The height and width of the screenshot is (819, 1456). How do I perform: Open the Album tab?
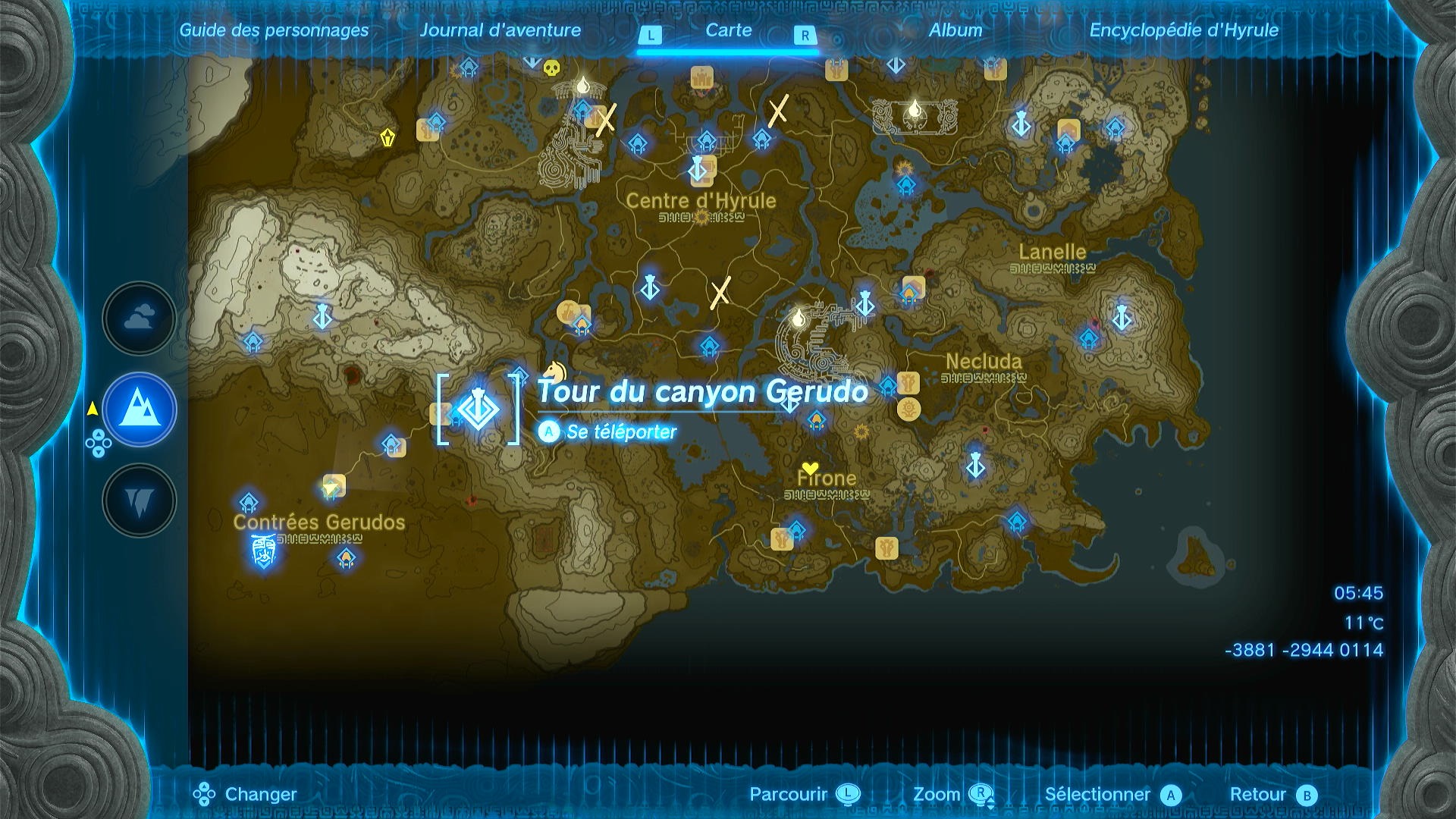point(953,31)
